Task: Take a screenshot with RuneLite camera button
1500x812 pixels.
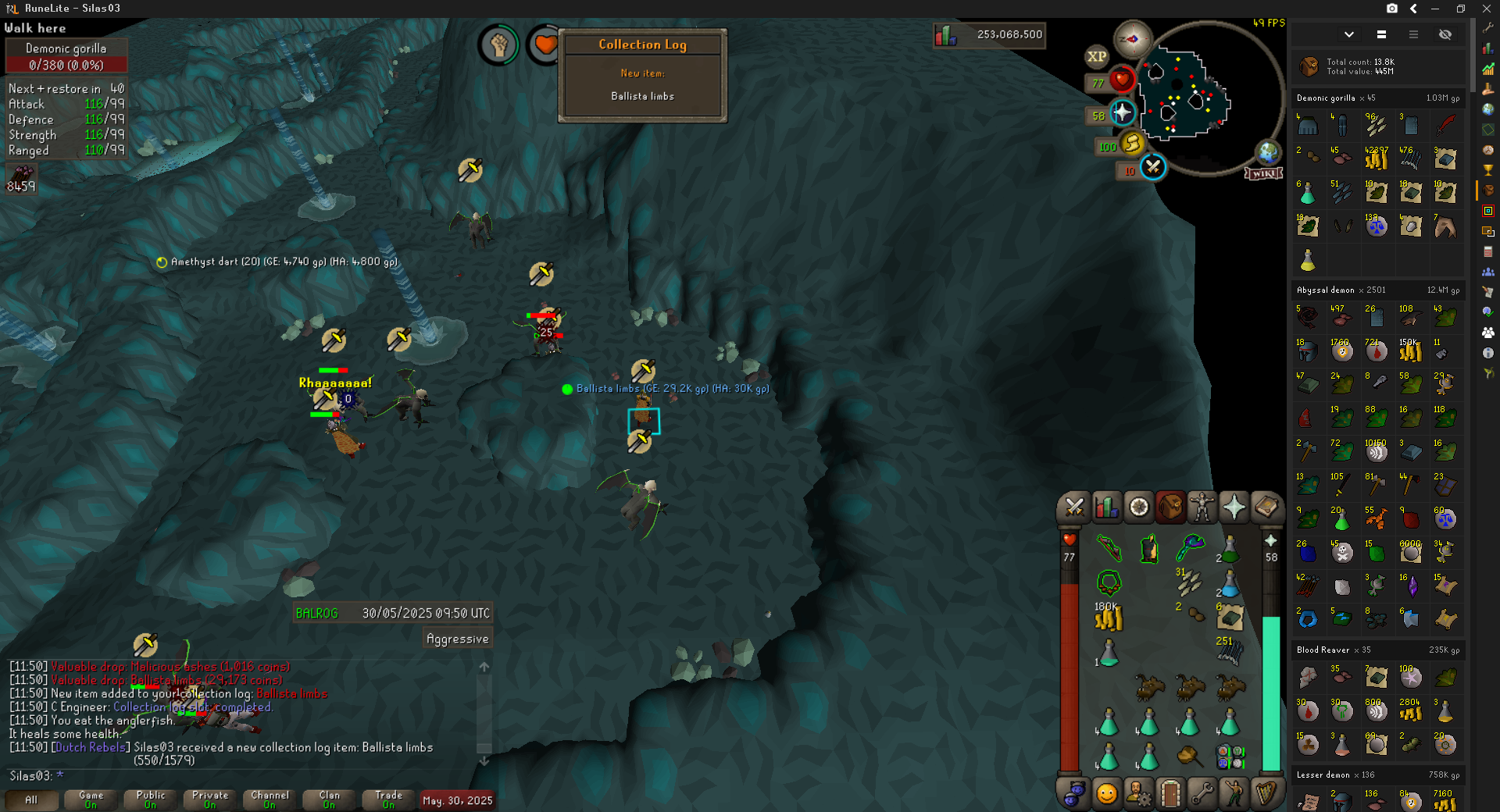Action: (x=1392, y=9)
